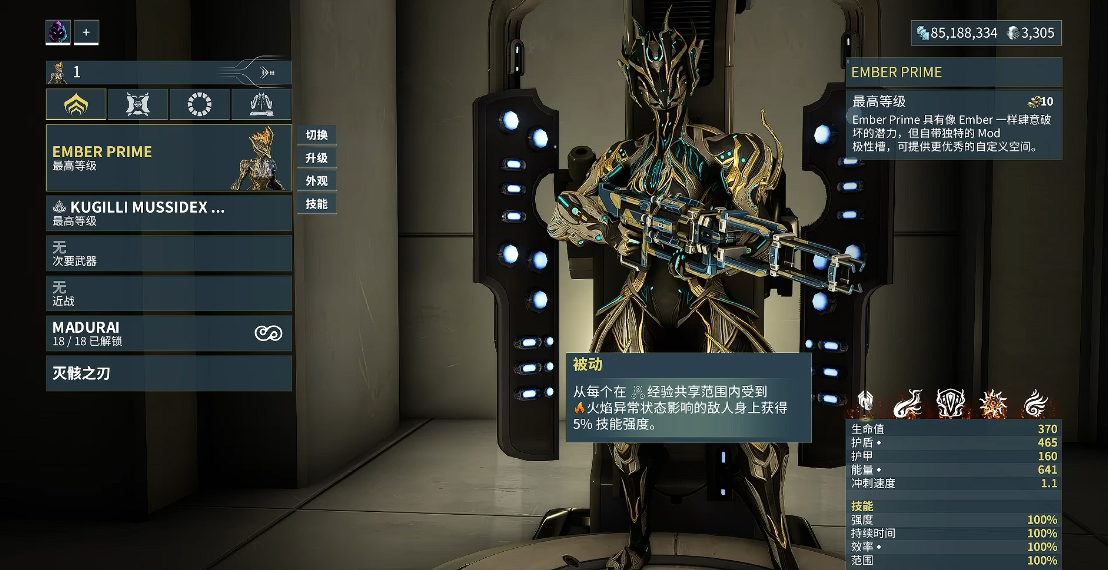Open the loadout 1 selector bar
Screen dimensions: 1108x570
tap(168, 72)
